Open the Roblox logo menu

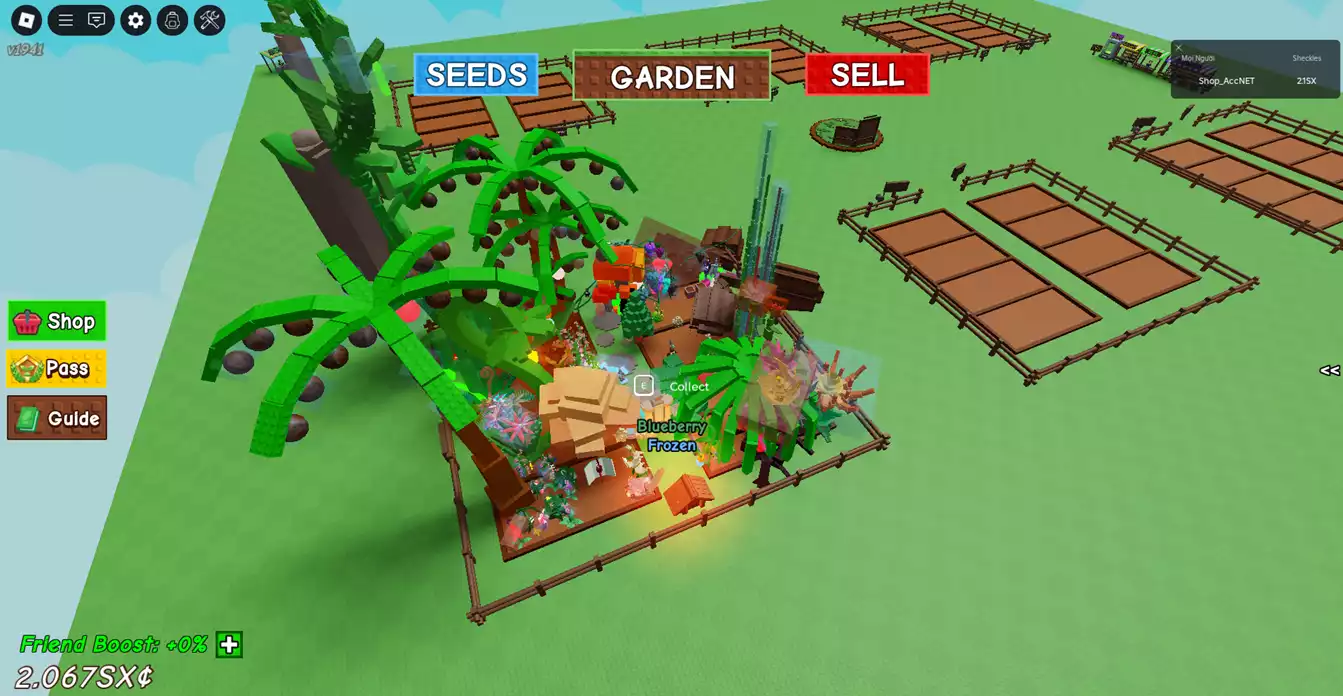[27, 20]
